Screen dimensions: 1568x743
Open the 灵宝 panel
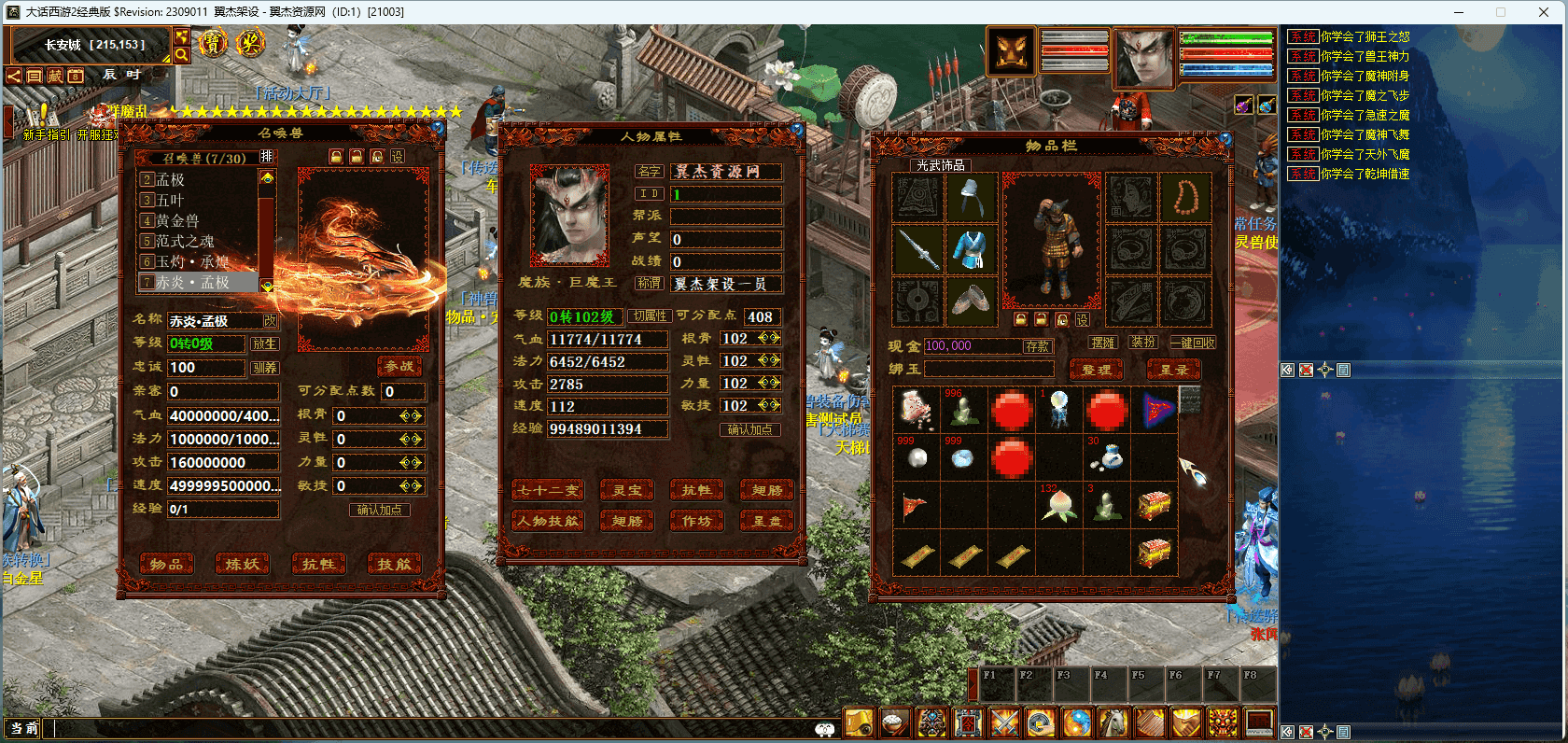point(627,491)
